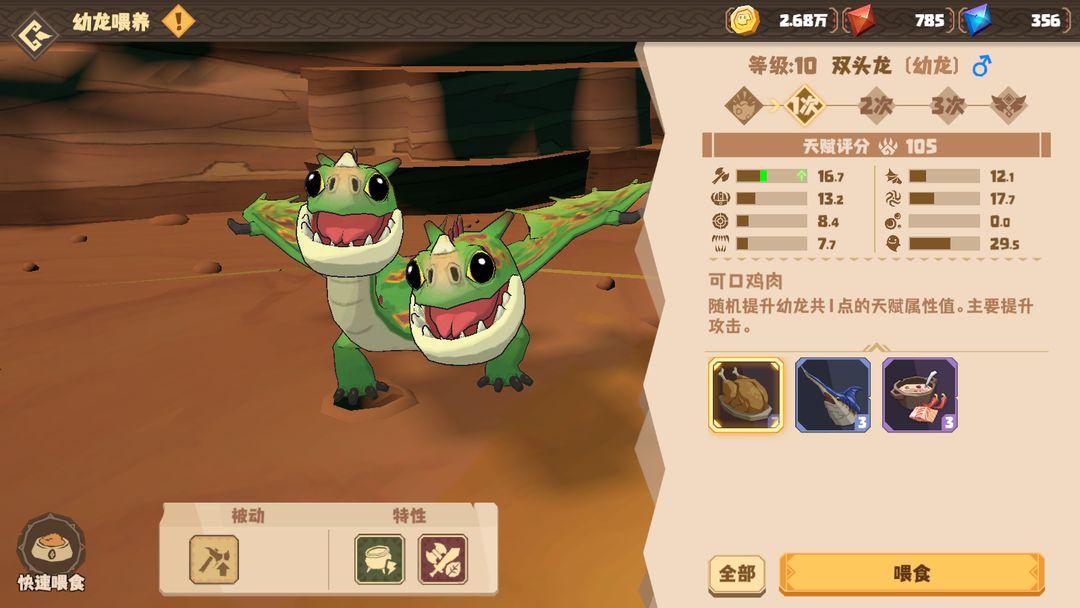This screenshot has height=608, width=1080.
Task: View the passive axe skill icon
Action: 214,560
